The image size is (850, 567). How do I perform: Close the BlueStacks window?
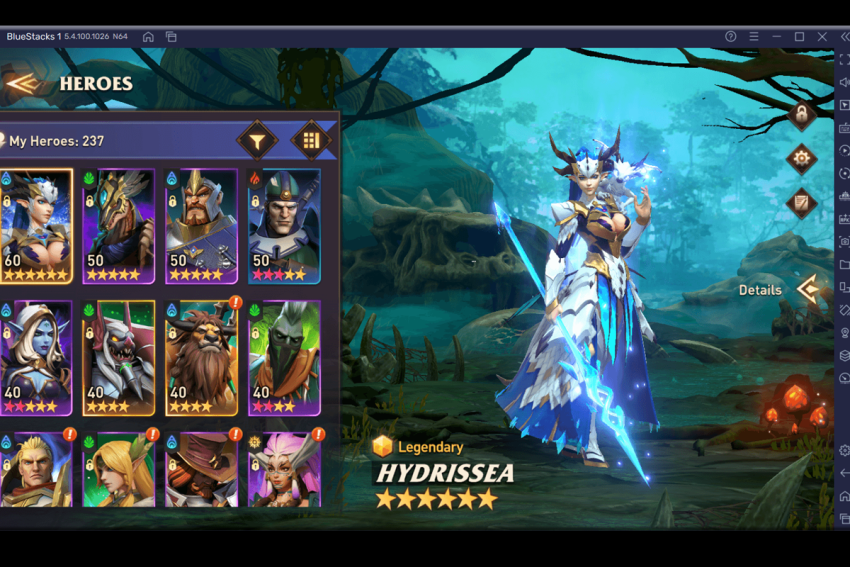(821, 37)
